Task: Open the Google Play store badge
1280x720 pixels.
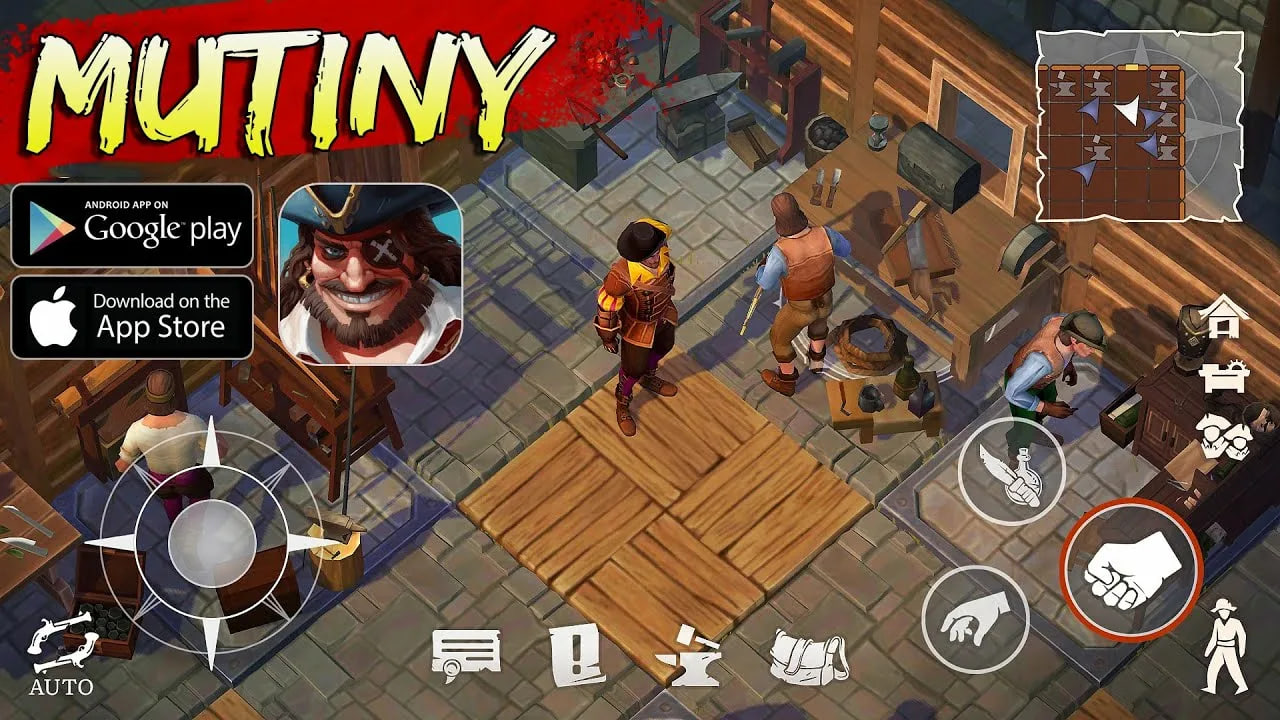Action: click(x=132, y=225)
